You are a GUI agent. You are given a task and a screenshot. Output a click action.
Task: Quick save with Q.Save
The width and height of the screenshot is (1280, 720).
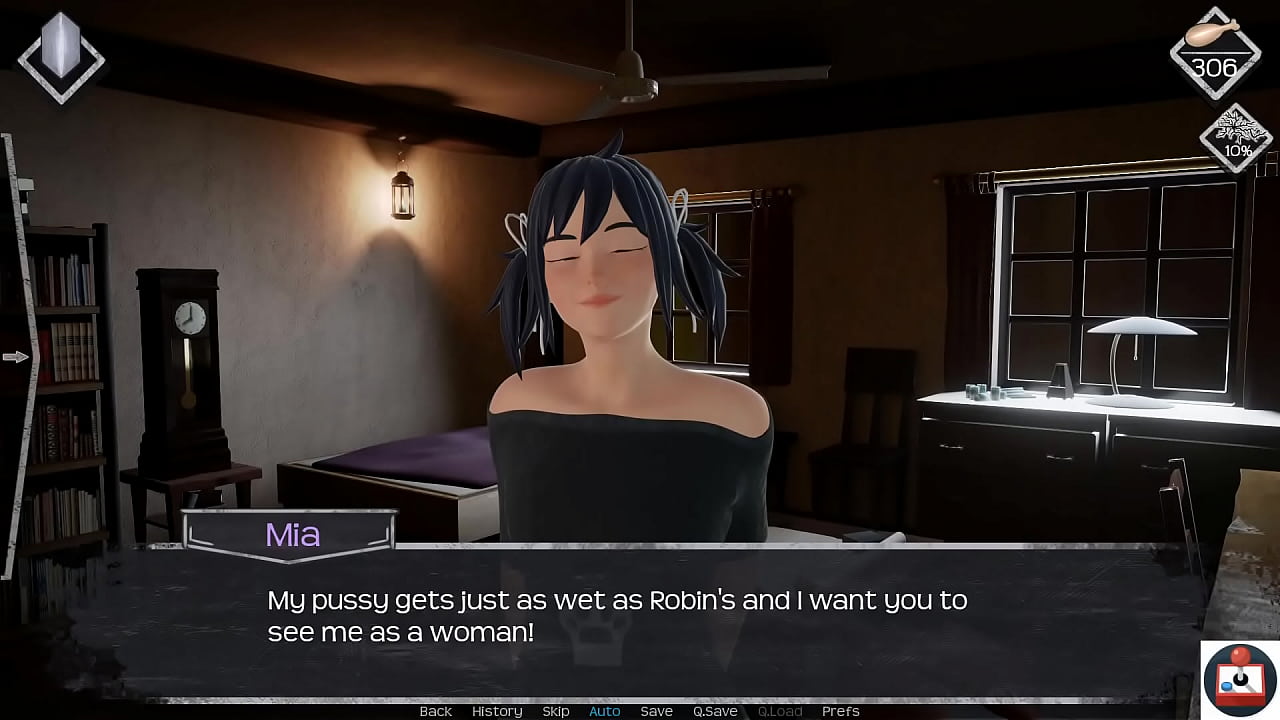coord(715,711)
